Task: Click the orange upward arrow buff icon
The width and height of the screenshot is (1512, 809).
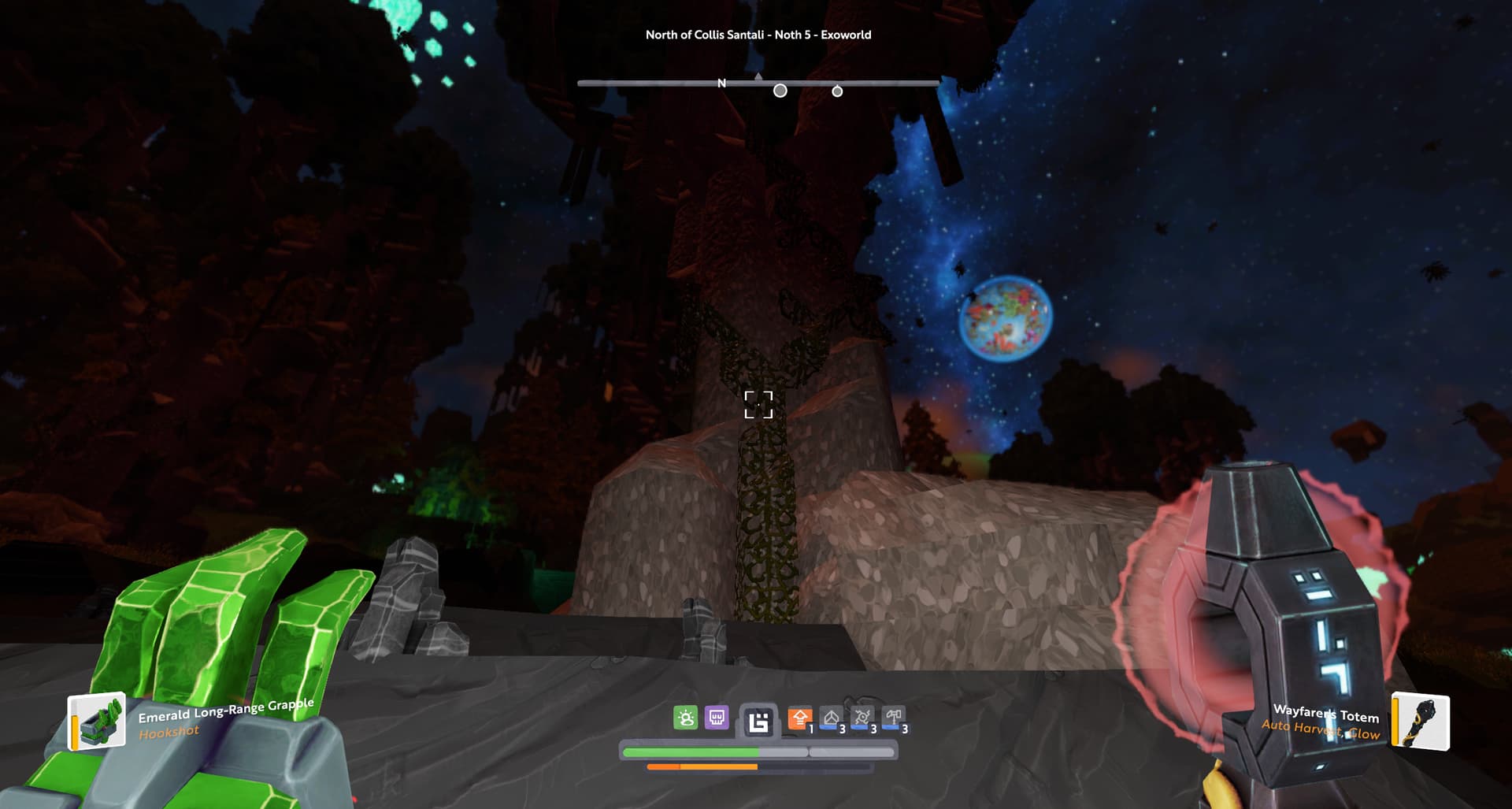Action: coord(799,718)
